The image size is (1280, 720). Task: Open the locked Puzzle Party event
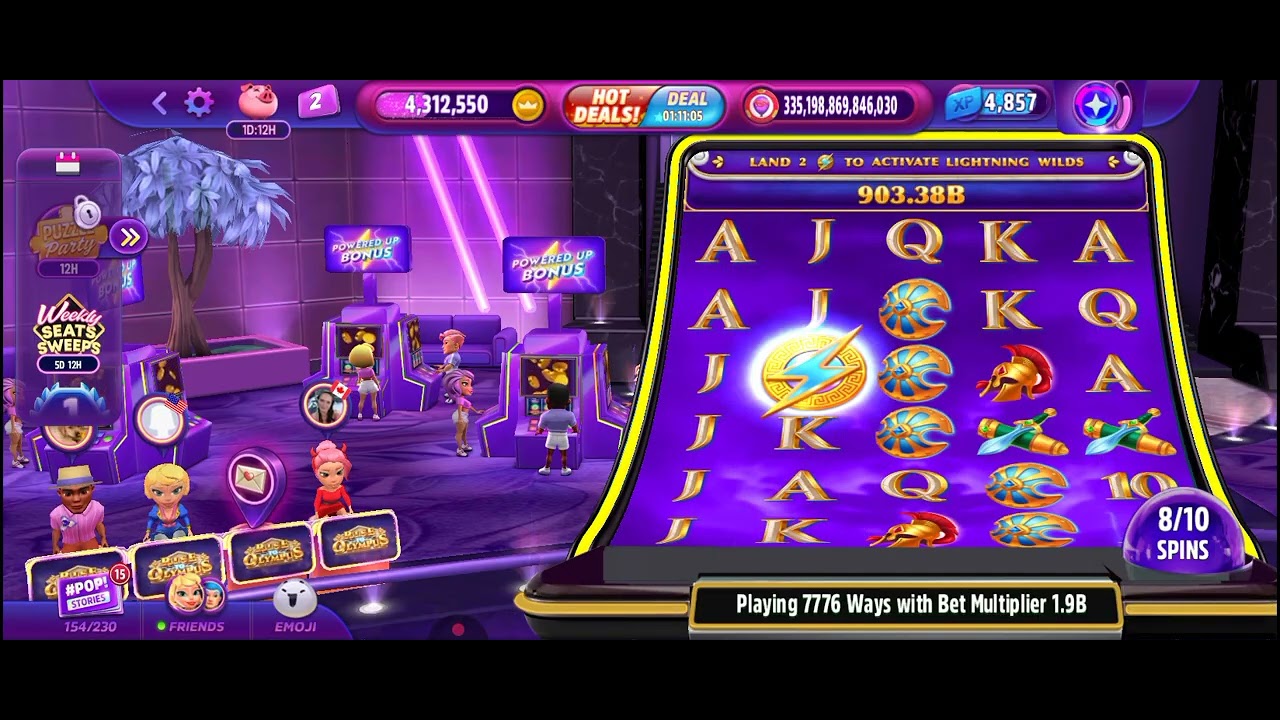point(68,236)
